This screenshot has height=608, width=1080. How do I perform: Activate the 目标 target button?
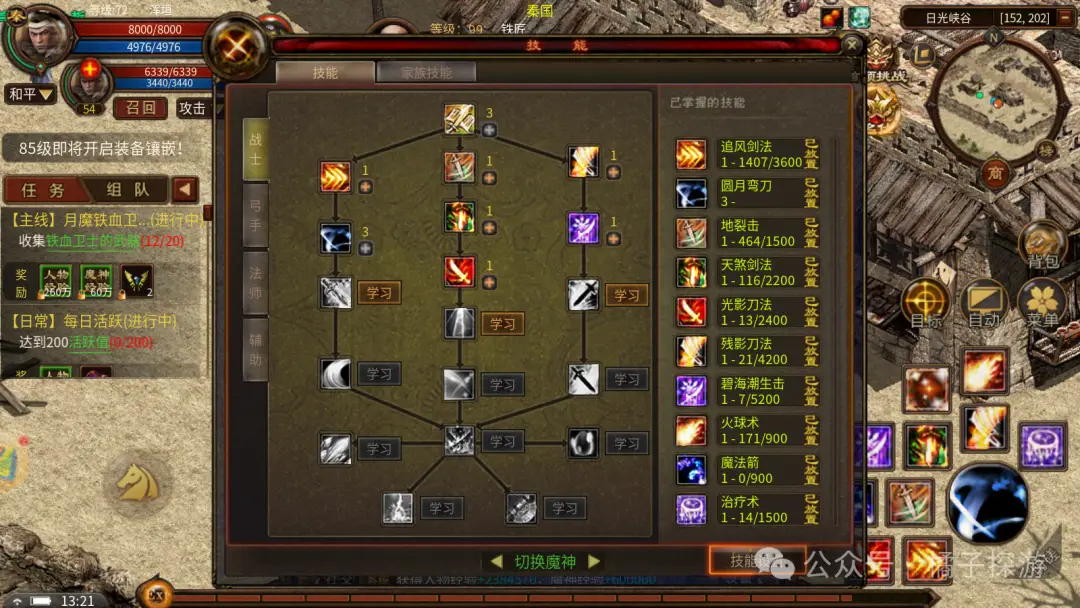pyautogui.click(x=926, y=304)
